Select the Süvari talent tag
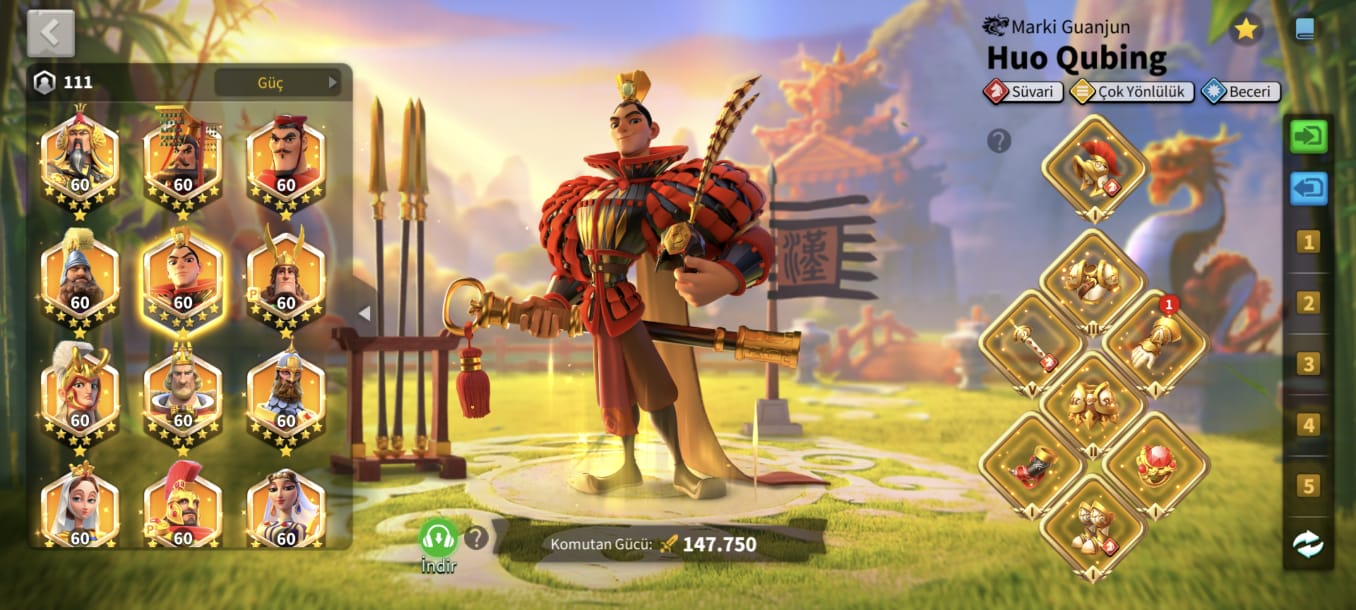The height and width of the screenshot is (610, 1356). [x=1023, y=92]
